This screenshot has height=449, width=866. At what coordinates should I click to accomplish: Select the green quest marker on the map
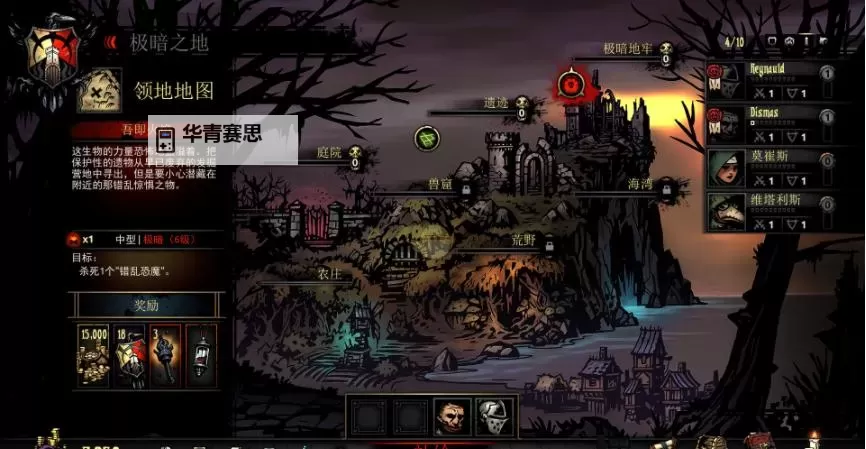point(427,138)
